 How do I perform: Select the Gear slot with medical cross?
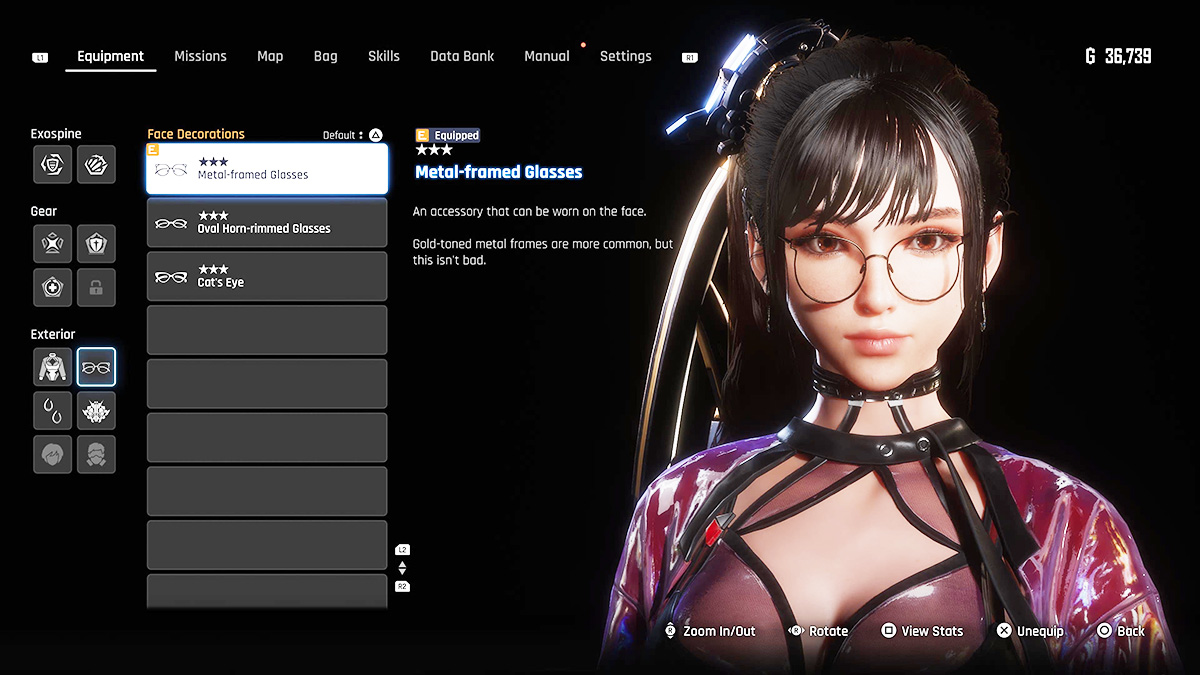point(52,287)
